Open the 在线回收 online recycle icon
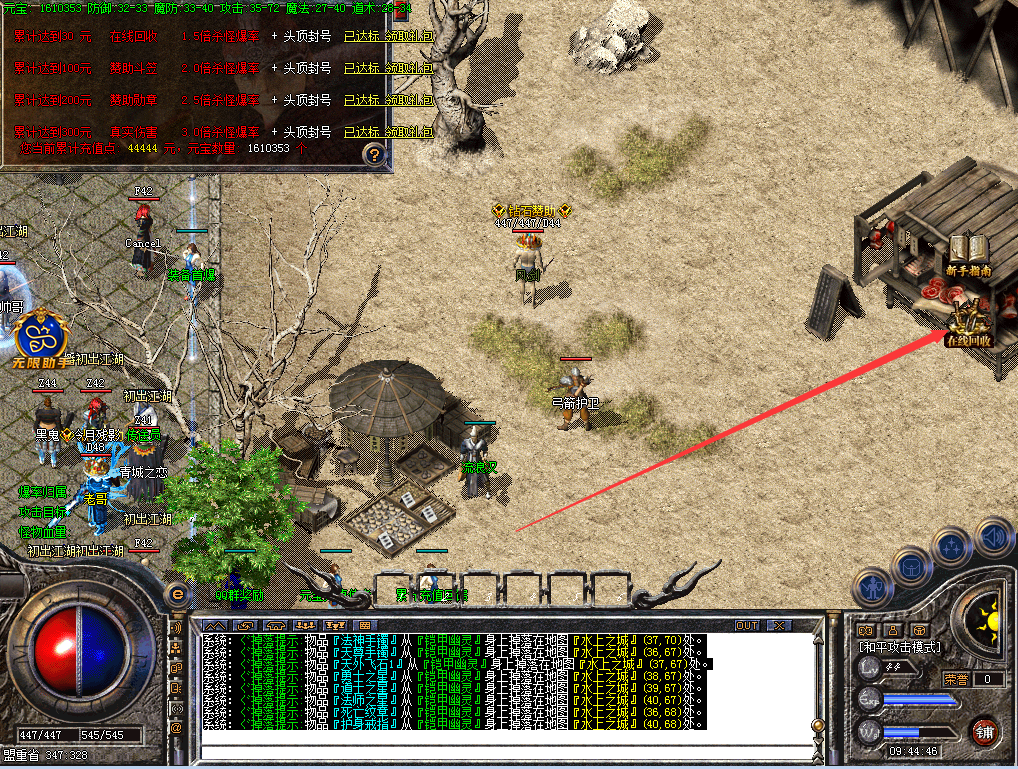The image size is (1018, 769). click(968, 322)
